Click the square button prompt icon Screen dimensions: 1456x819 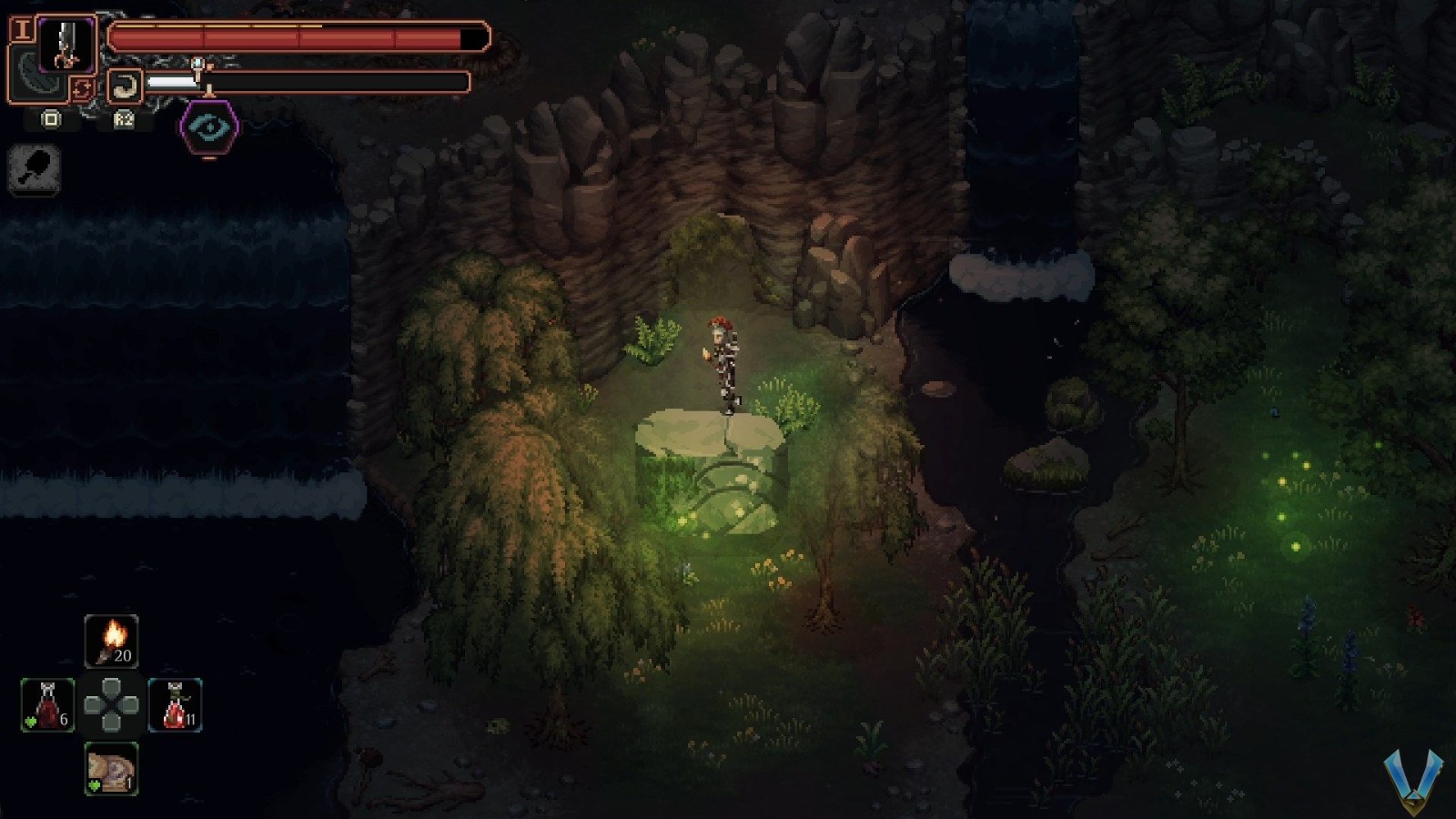click(x=50, y=119)
